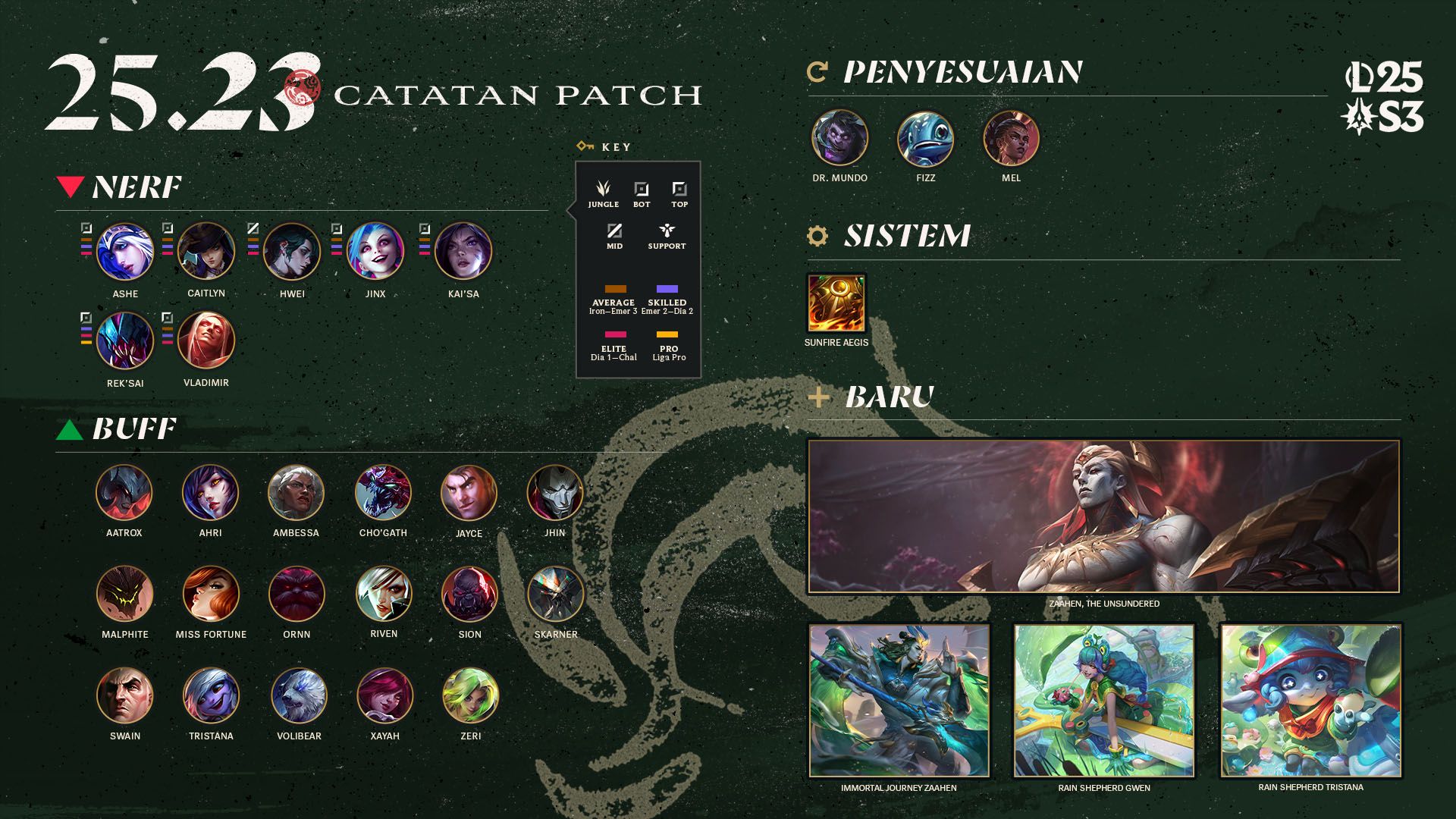Viewport: 1456px width, 819px height.
Task: Select the Ahri buff portrait
Action: [211, 493]
